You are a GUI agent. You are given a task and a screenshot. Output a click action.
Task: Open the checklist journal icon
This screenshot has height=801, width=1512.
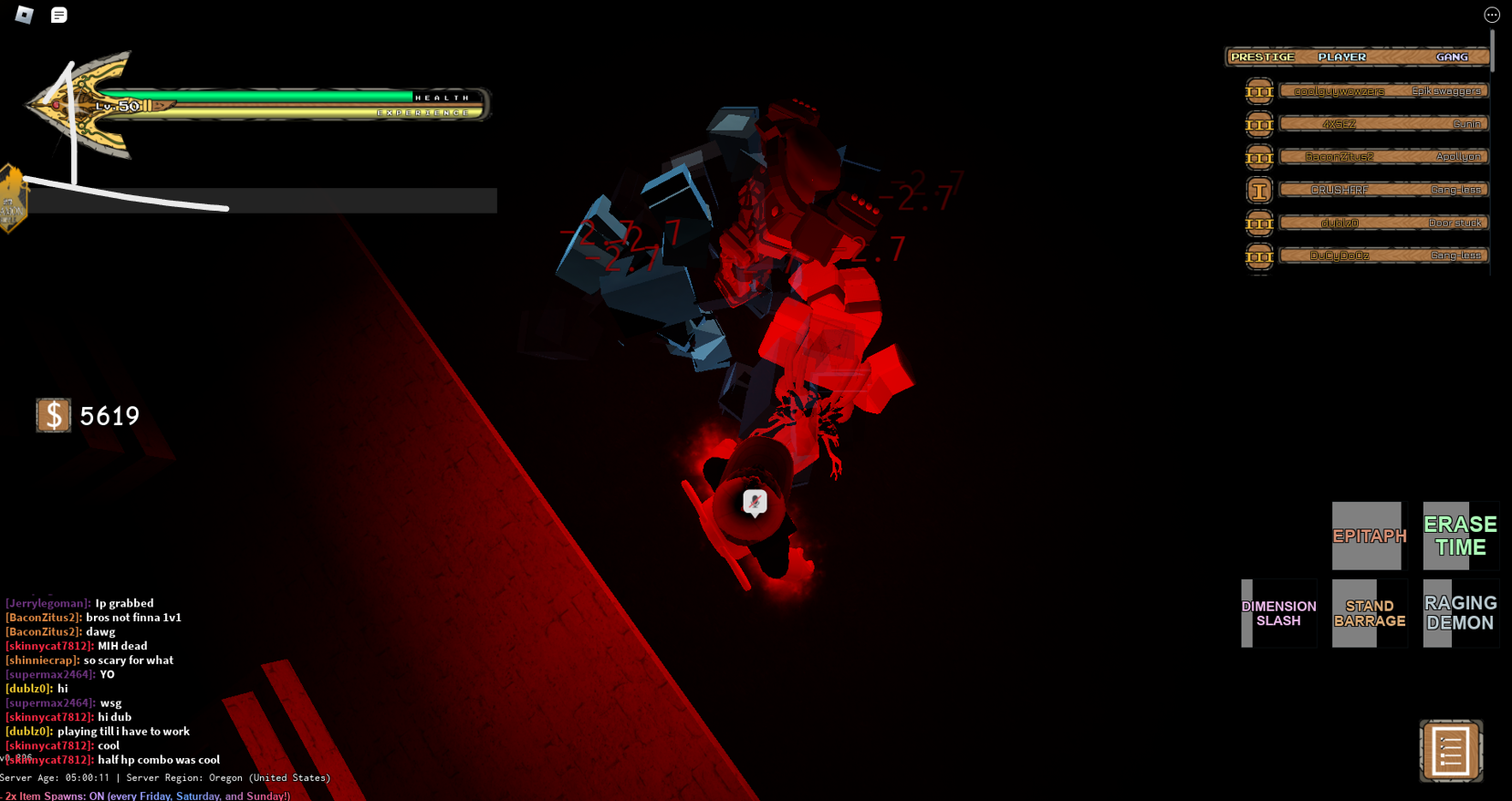tap(1451, 751)
